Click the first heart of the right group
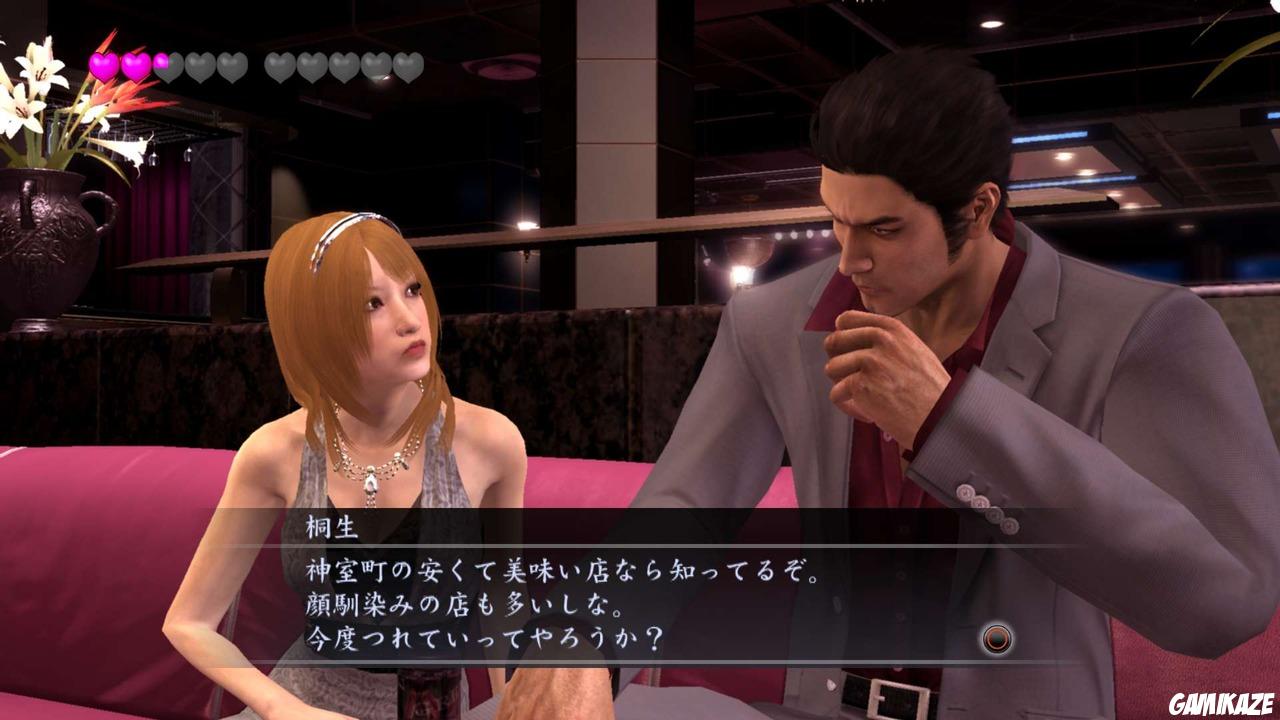The height and width of the screenshot is (720, 1280). click(280, 65)
